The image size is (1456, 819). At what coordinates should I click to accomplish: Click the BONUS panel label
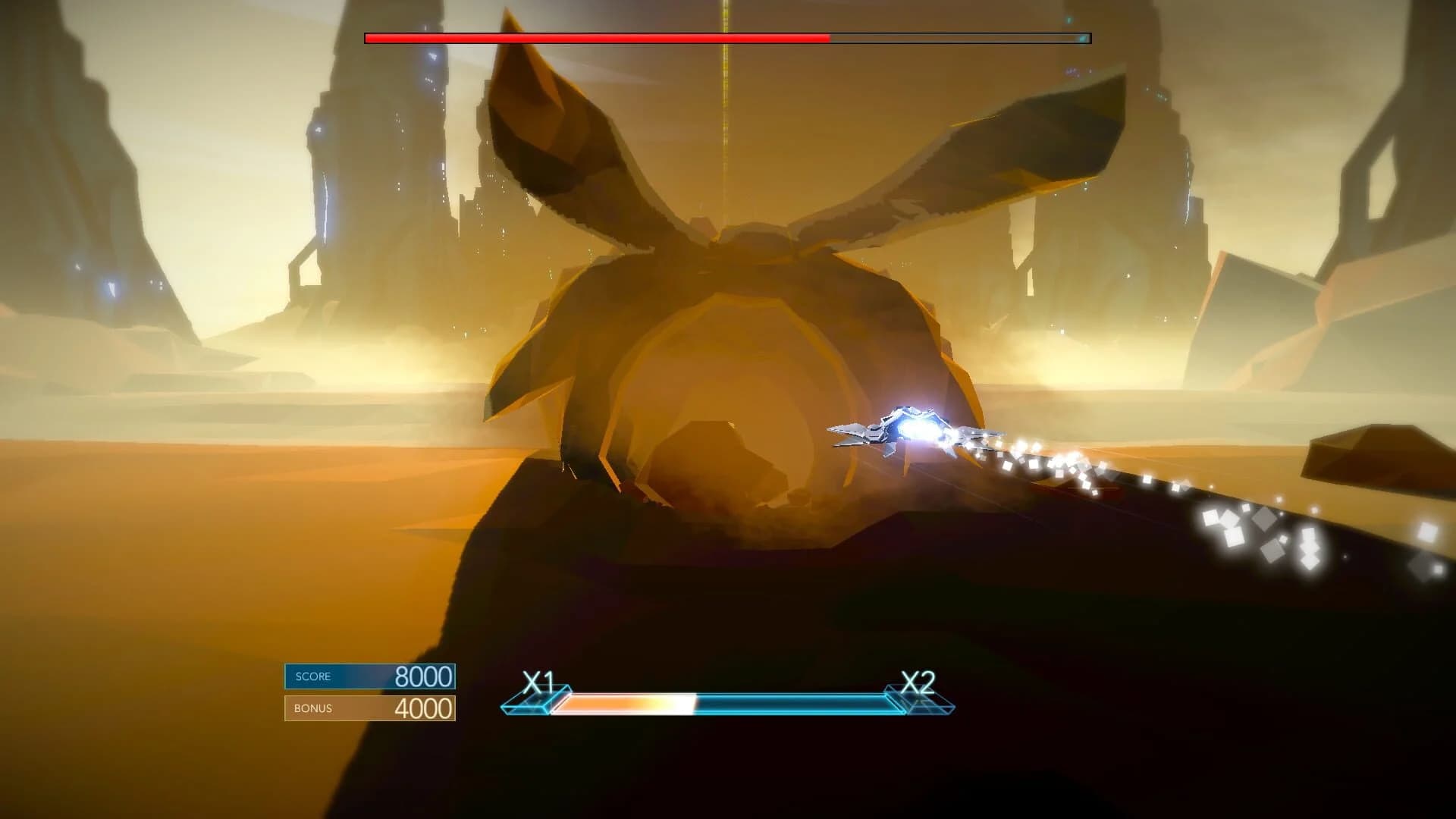point(312,708)
